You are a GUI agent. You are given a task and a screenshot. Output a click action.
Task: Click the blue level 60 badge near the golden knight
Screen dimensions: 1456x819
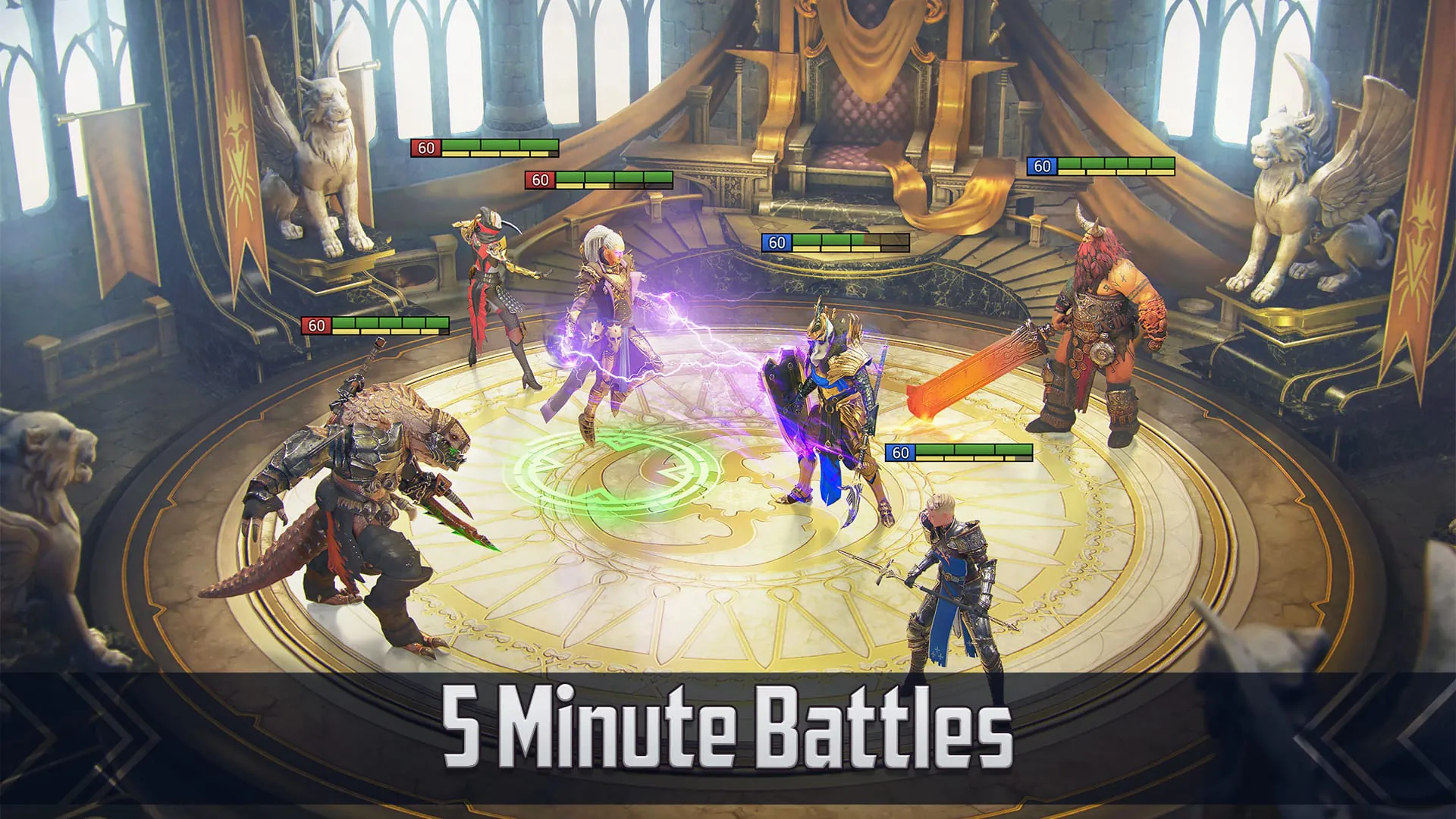coord(900,453)
